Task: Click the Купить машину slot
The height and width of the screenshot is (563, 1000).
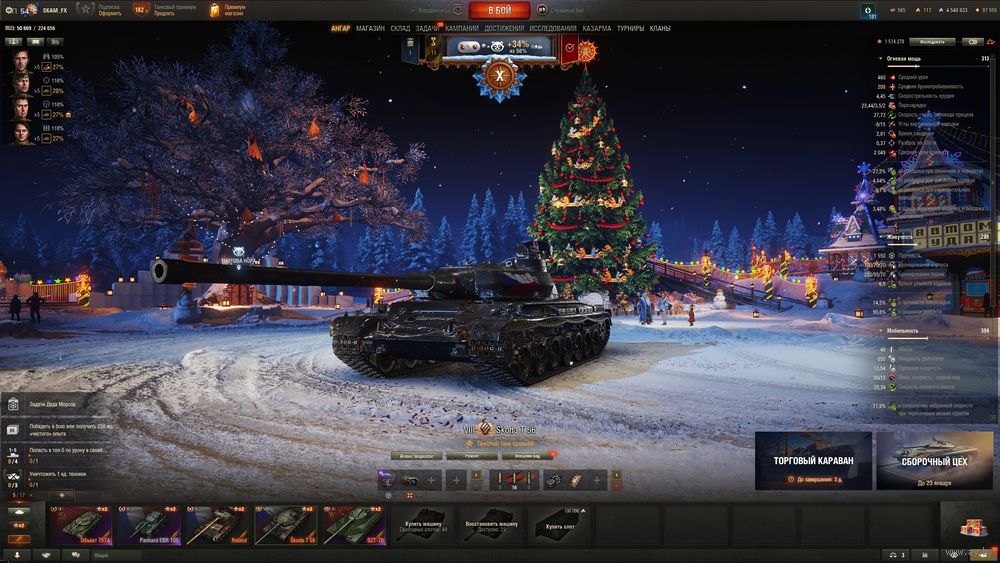Action: 425,525
